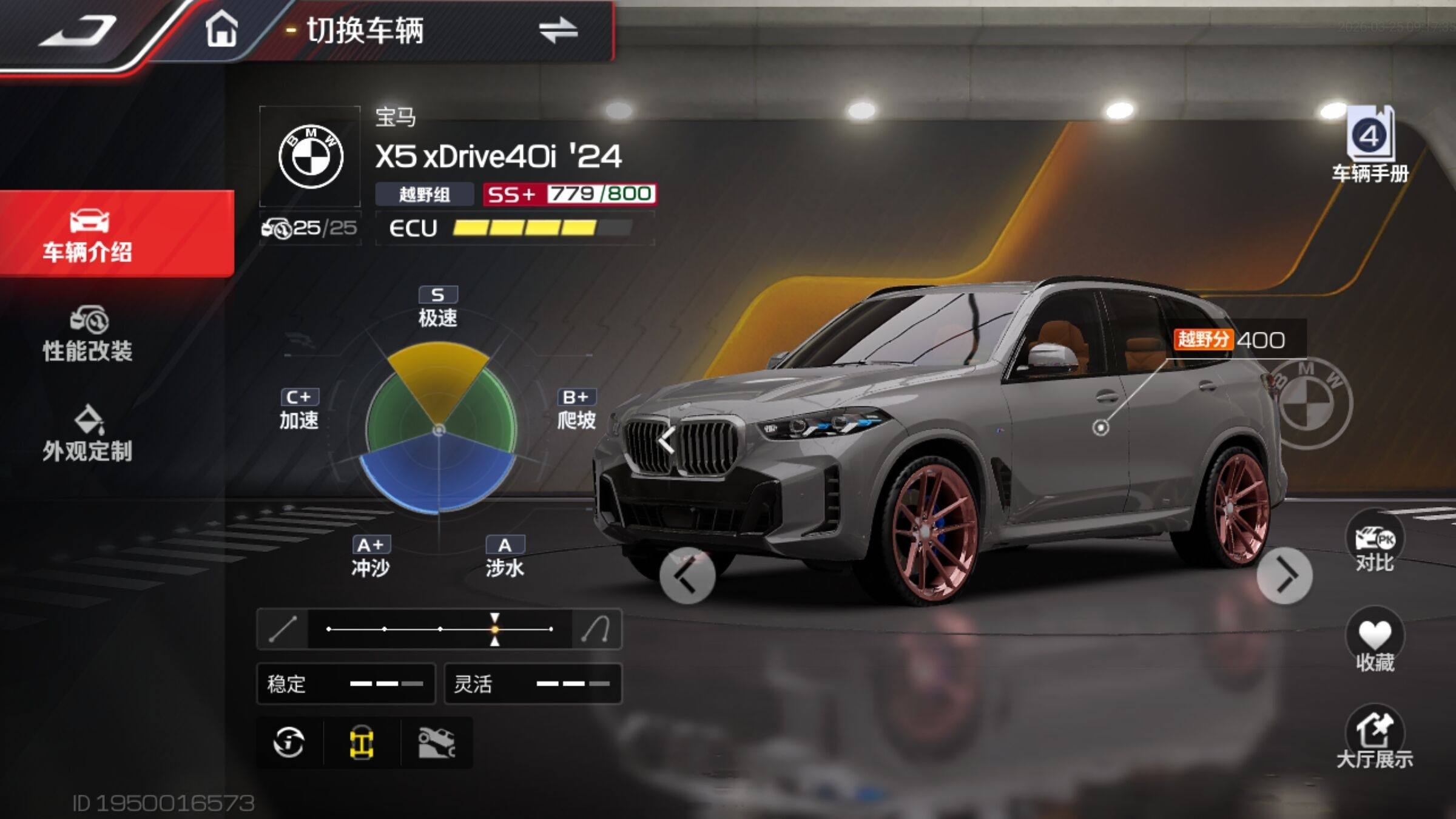
Task: Open the 车辆手册 vehicle handbook
Action: (1370, 146)
